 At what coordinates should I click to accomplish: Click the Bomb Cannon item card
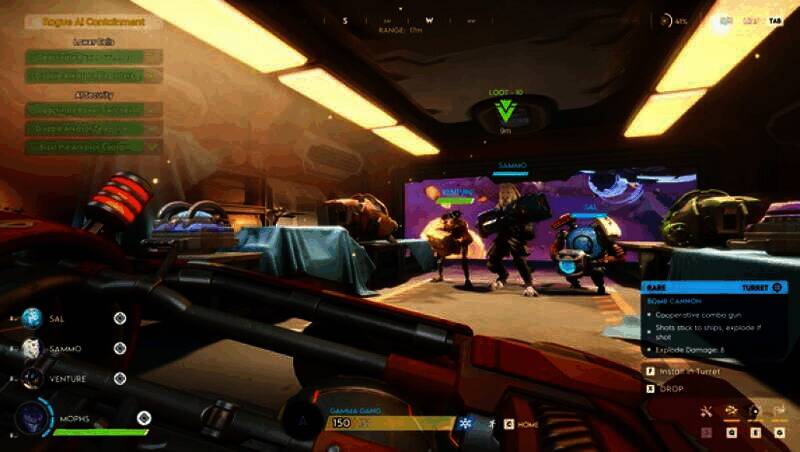(715, 320)
